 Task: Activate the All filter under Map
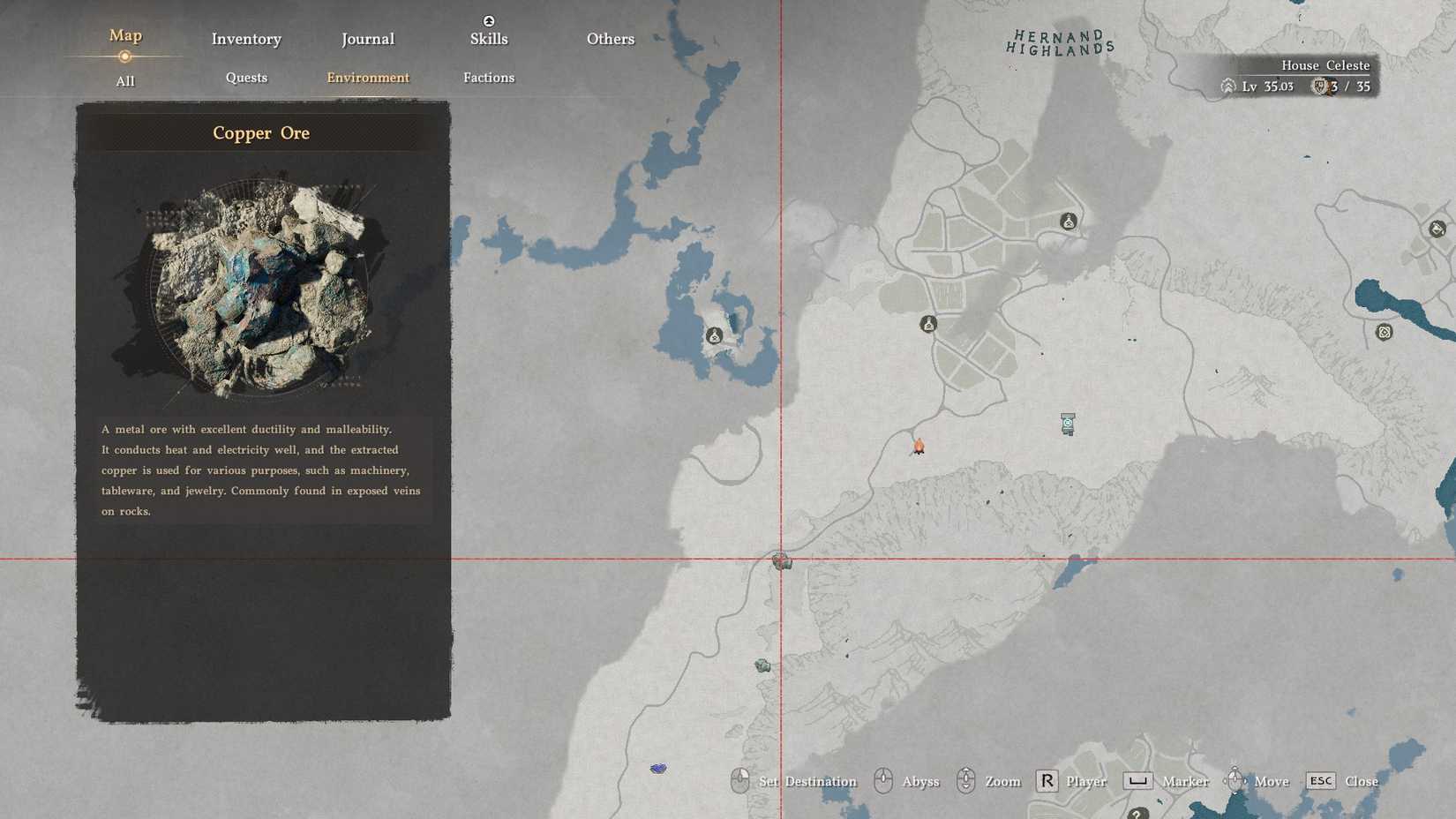[125, 81]
